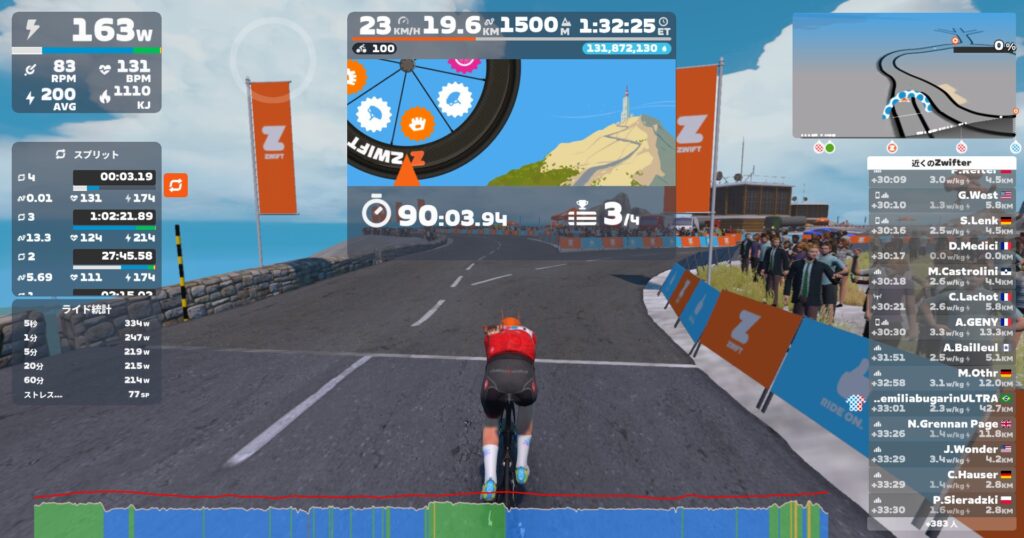
Task: Choose A.Bailleul in the Zwifter list
Action: pyautogui.click(x=943, y=352)
